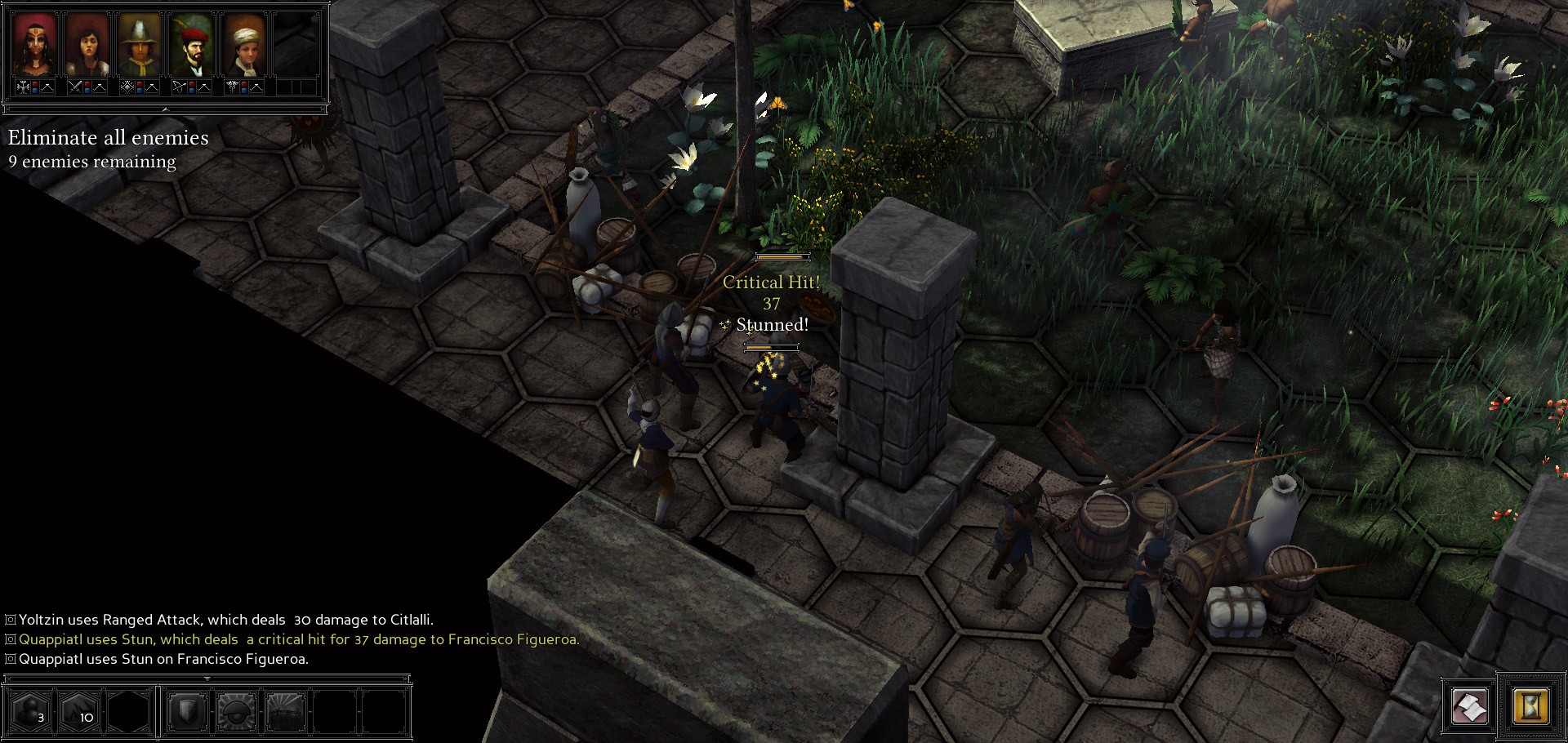1568x743 pixels.
Task: Click the Eliminate all enemies objective
Action: click(x=108, y=137)
